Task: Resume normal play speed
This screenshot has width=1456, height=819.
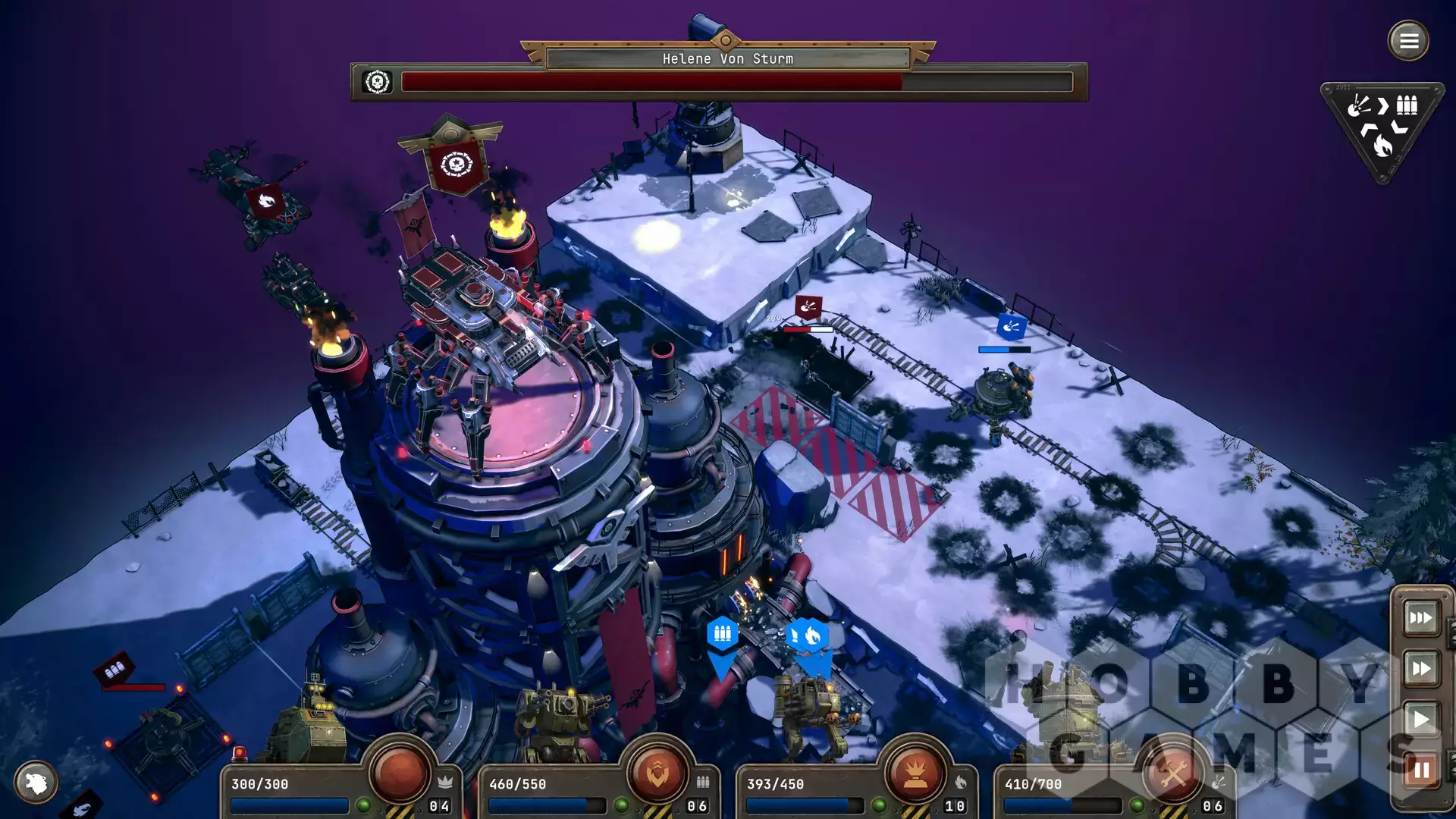Action: coord(1420,719)
